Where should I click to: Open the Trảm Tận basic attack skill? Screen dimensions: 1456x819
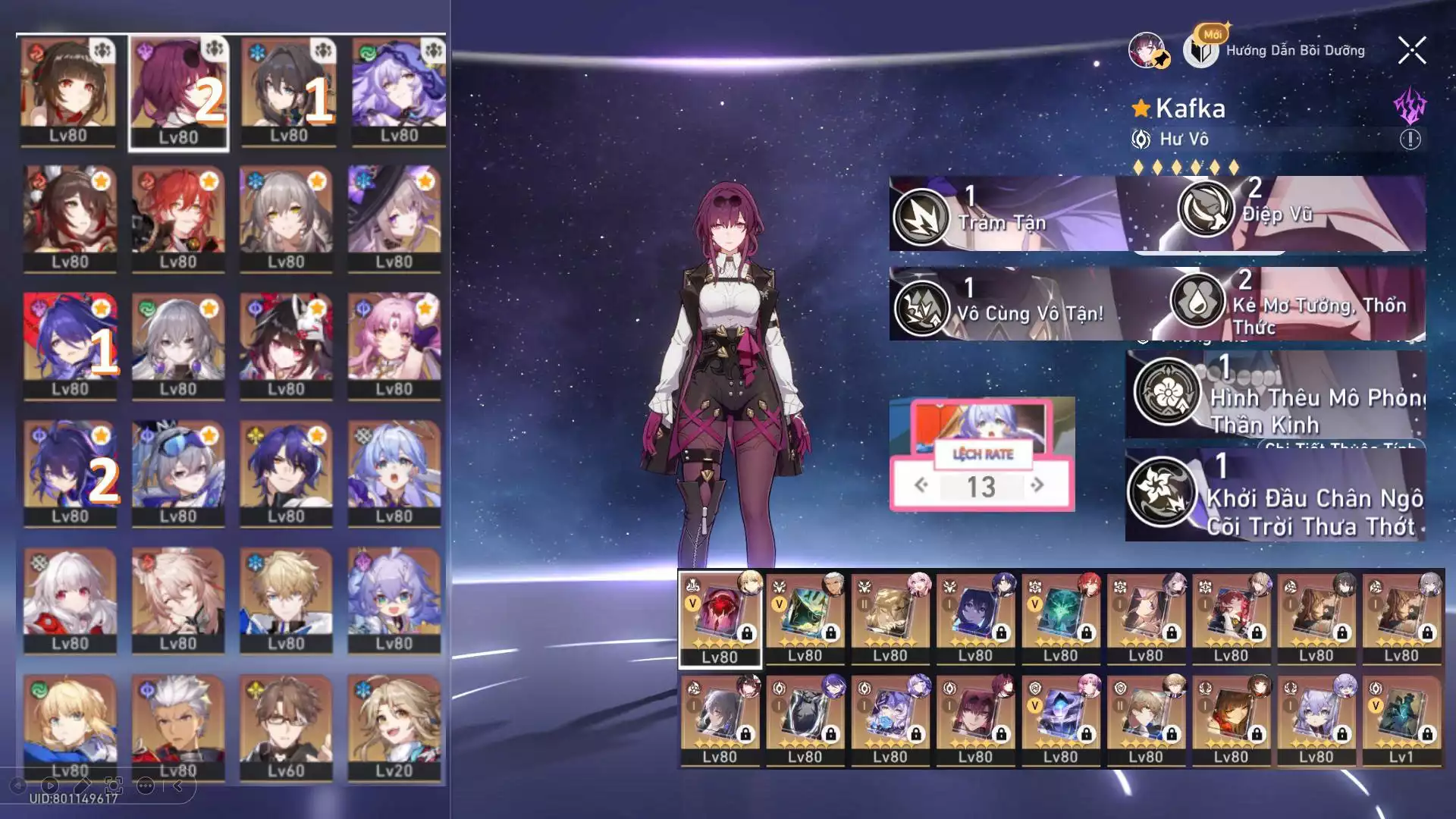coord(921,217)
